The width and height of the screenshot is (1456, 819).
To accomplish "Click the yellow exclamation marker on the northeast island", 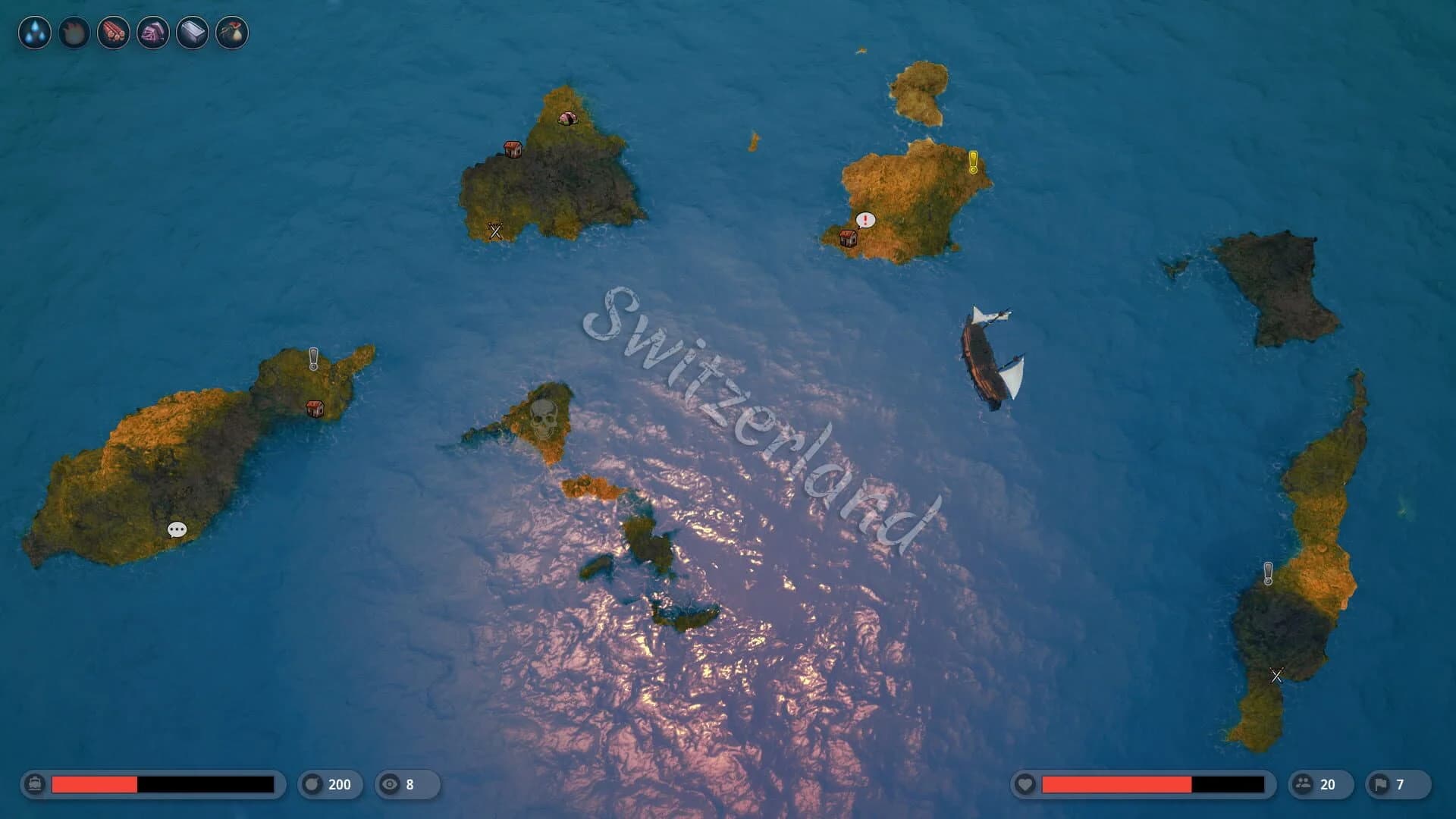I will 974,162.
